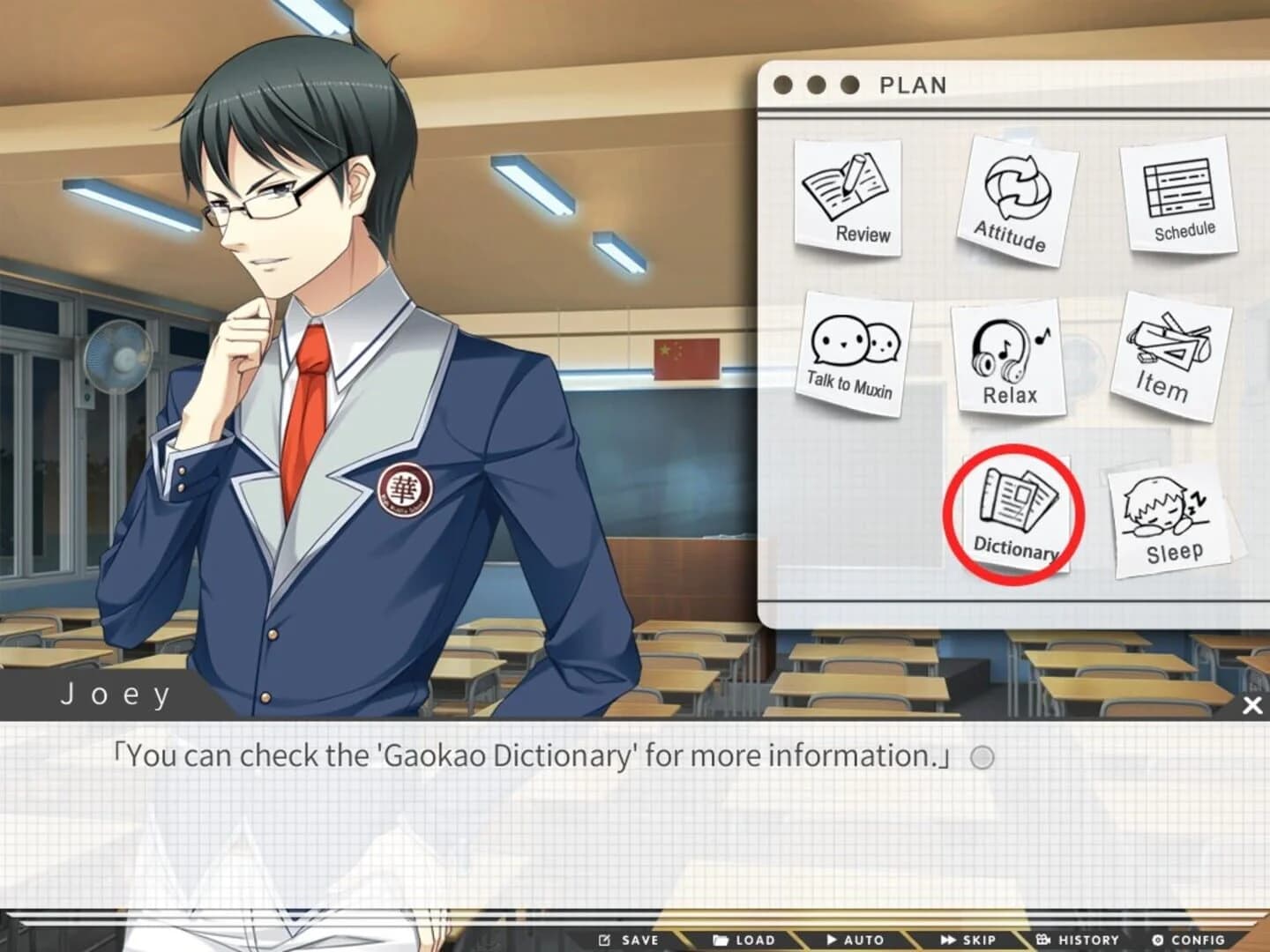
Task: Enable AUTO reading mode
Action: [x=854, y=940]
